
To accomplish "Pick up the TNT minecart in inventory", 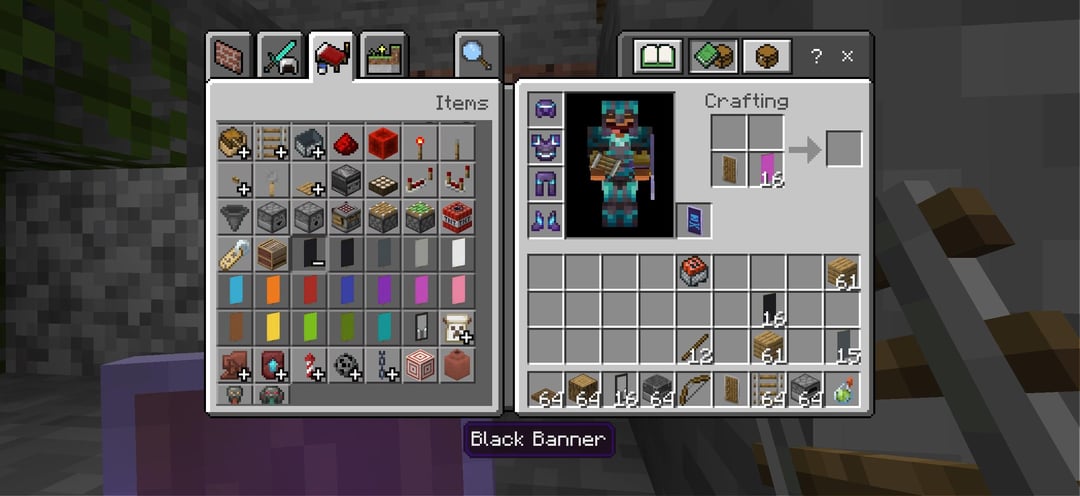I will tap(695, 272).
